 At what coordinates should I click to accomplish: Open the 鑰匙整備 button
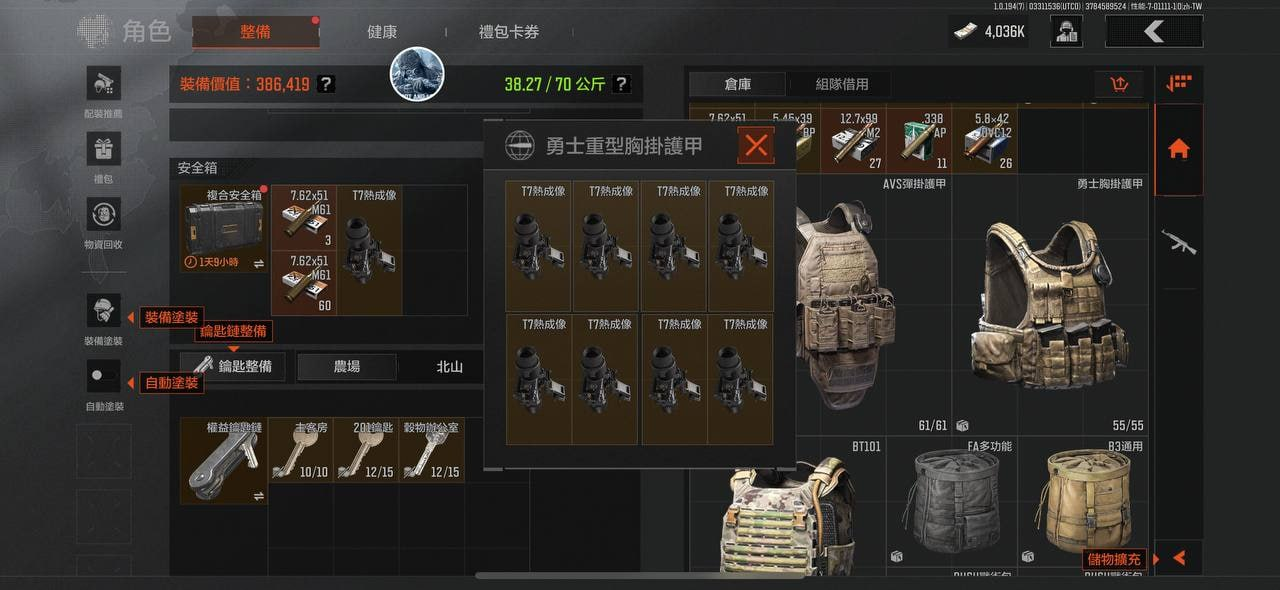coord(232,366)
